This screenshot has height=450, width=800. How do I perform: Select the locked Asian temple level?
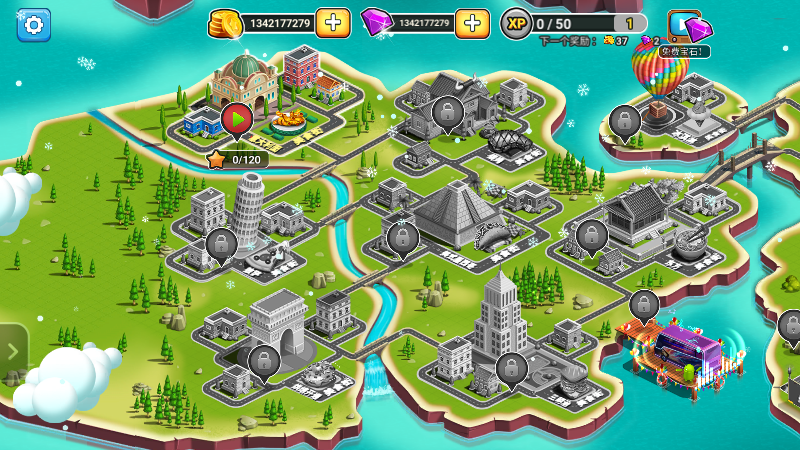pos(591,236)
